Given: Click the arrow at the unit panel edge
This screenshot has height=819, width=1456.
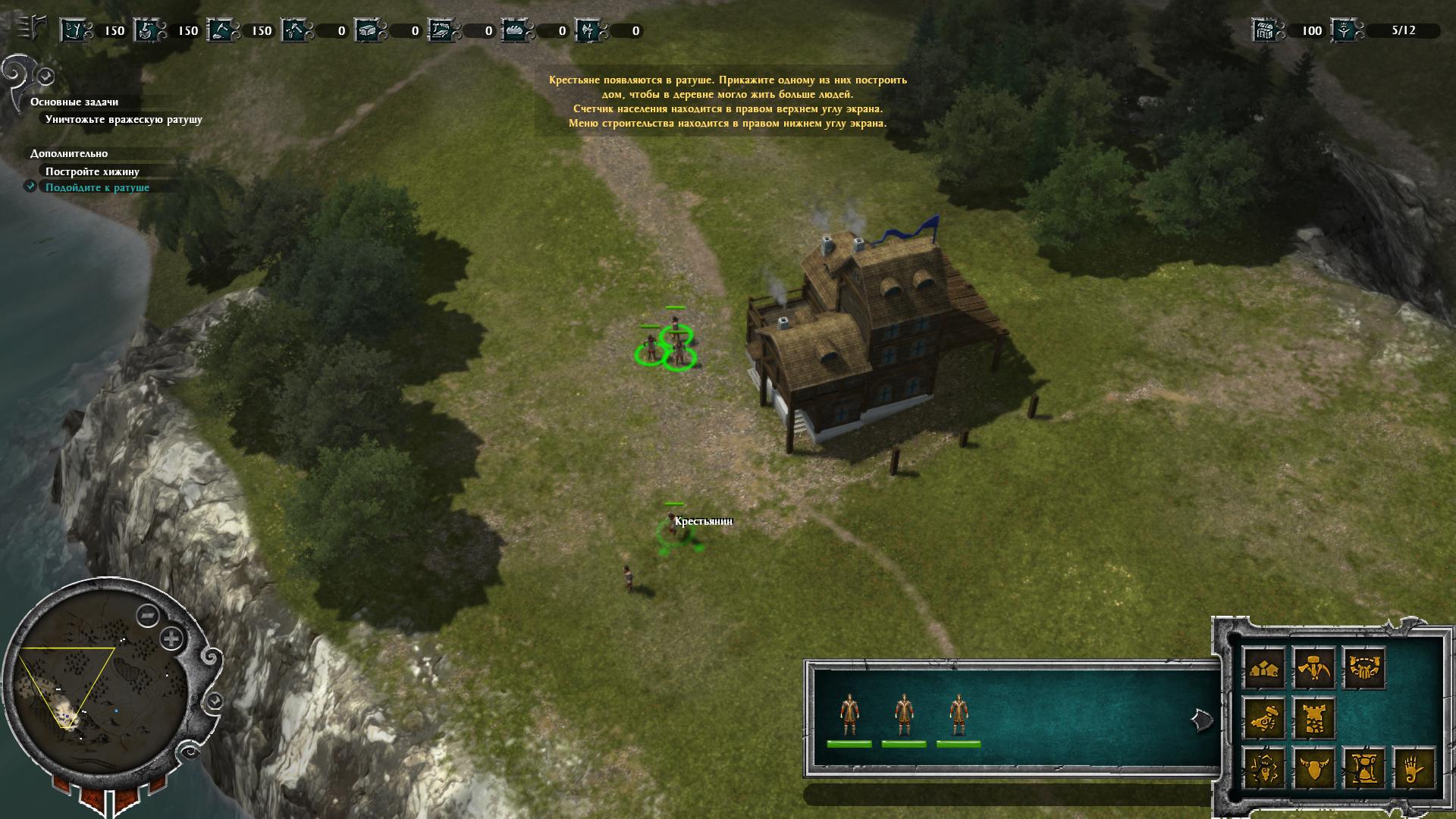Looking at the screenshot, I should 1201,720.
